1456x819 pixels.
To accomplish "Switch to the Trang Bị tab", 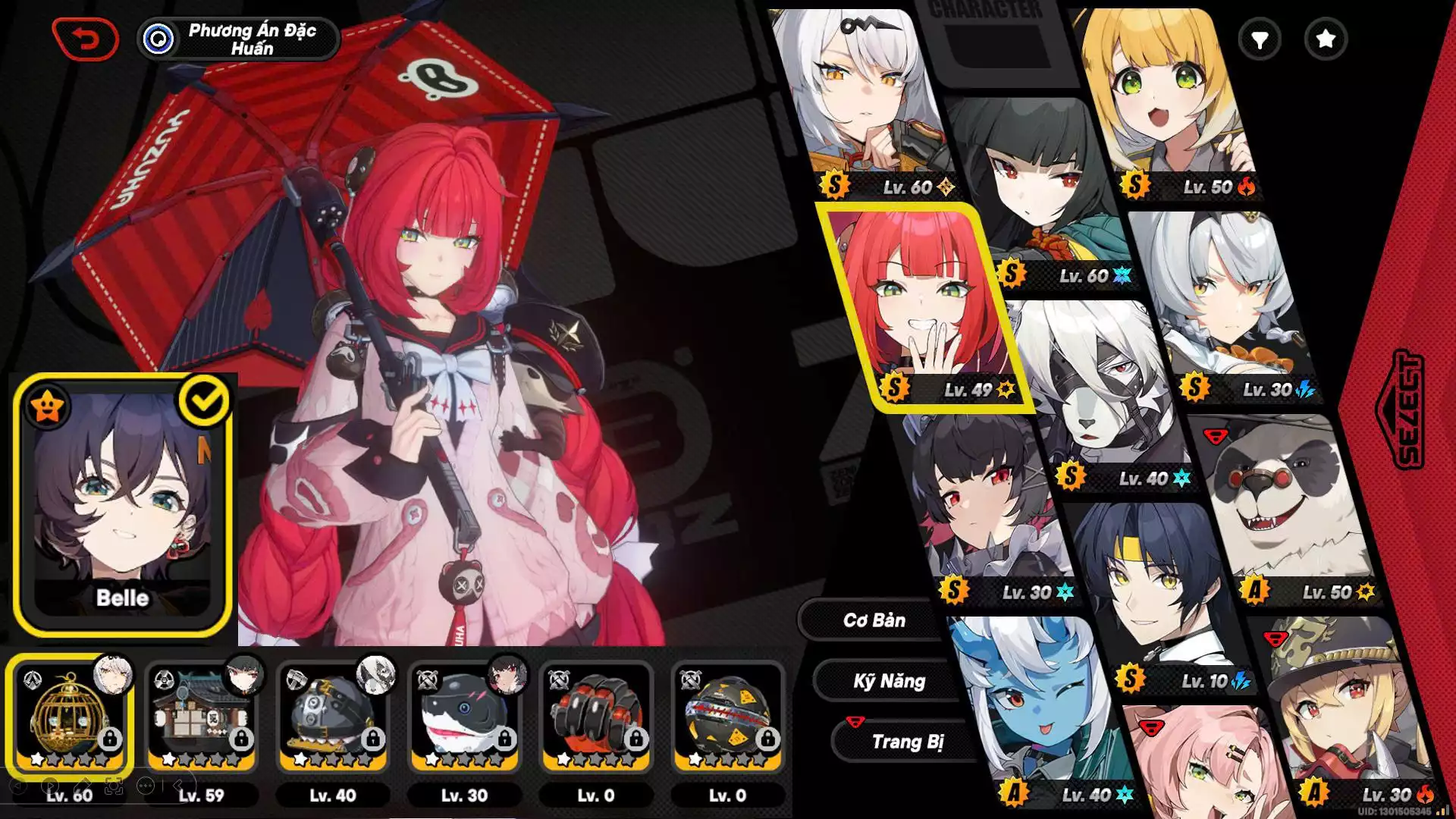I will click(907, 742).
